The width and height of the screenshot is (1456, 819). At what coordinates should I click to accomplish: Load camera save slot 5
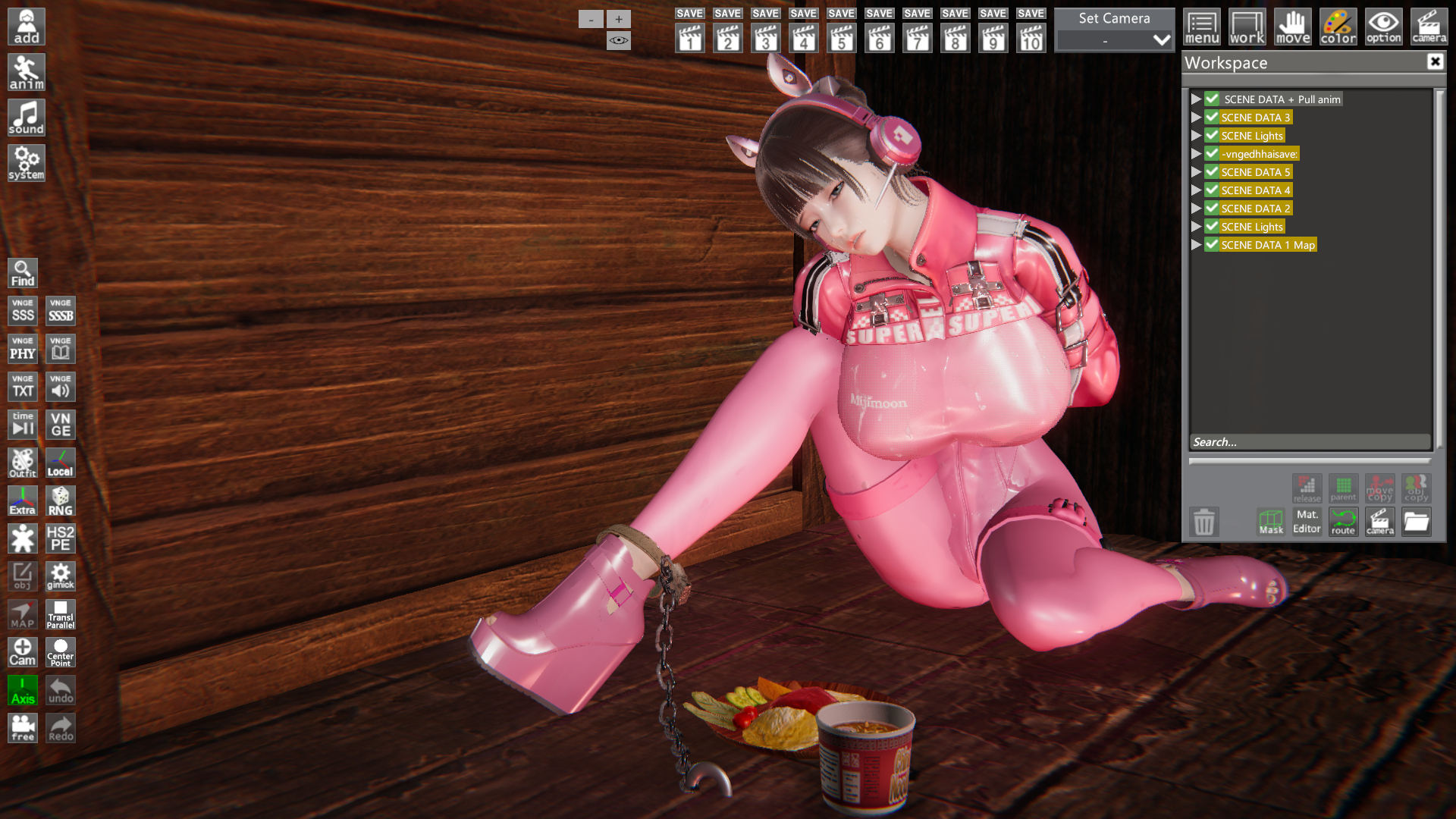[x=841, y=38]
